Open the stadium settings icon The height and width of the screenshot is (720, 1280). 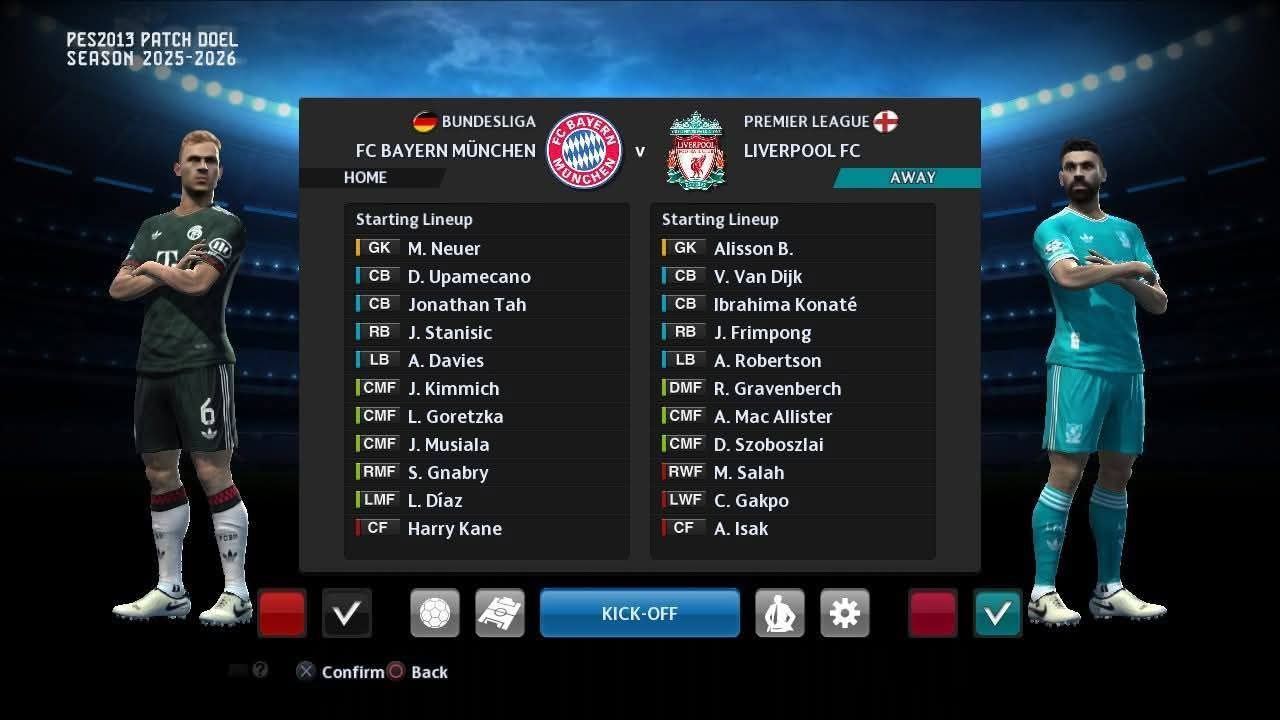500,613
